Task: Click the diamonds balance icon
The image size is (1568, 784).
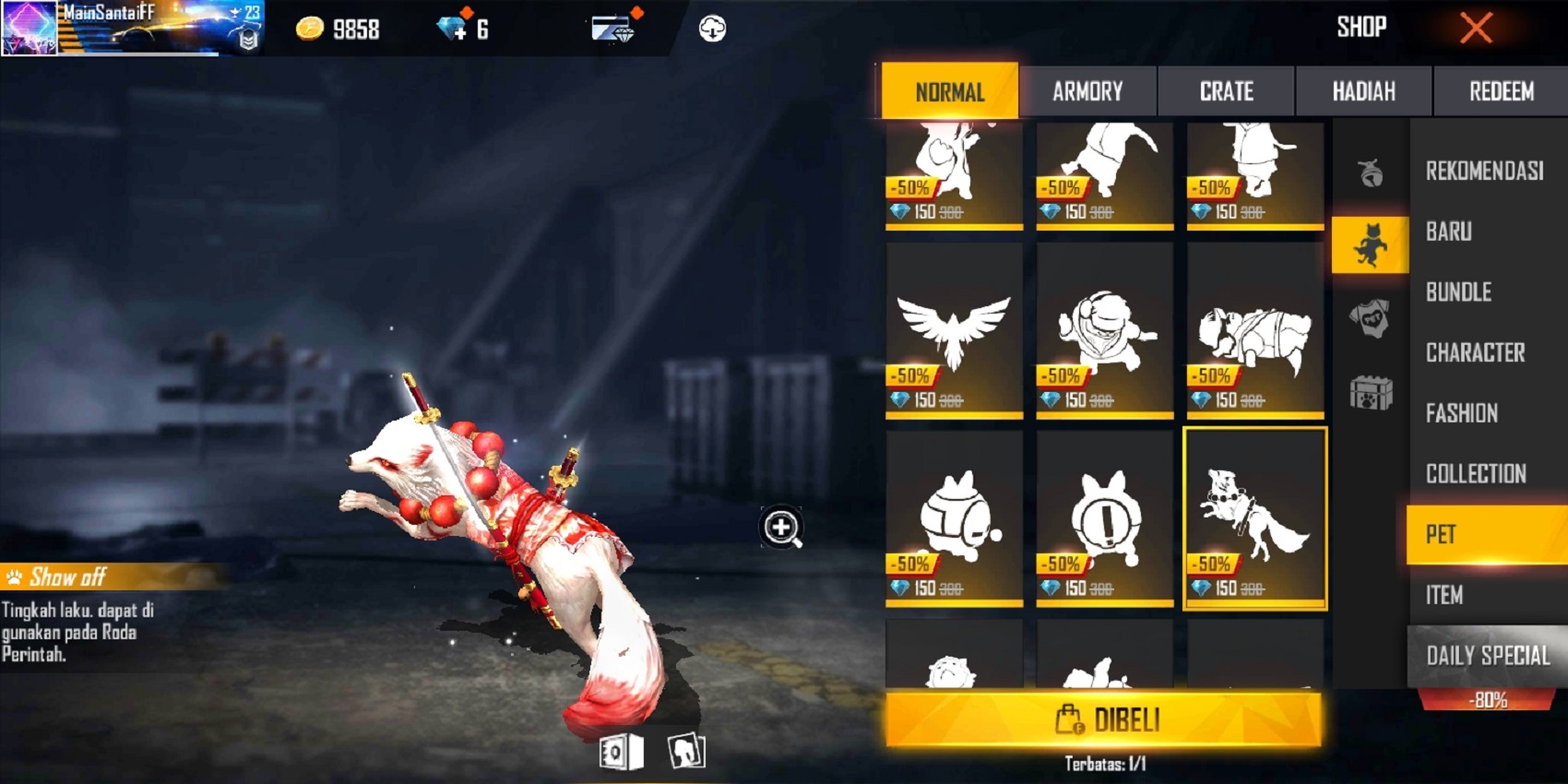Action: [451, 26]
